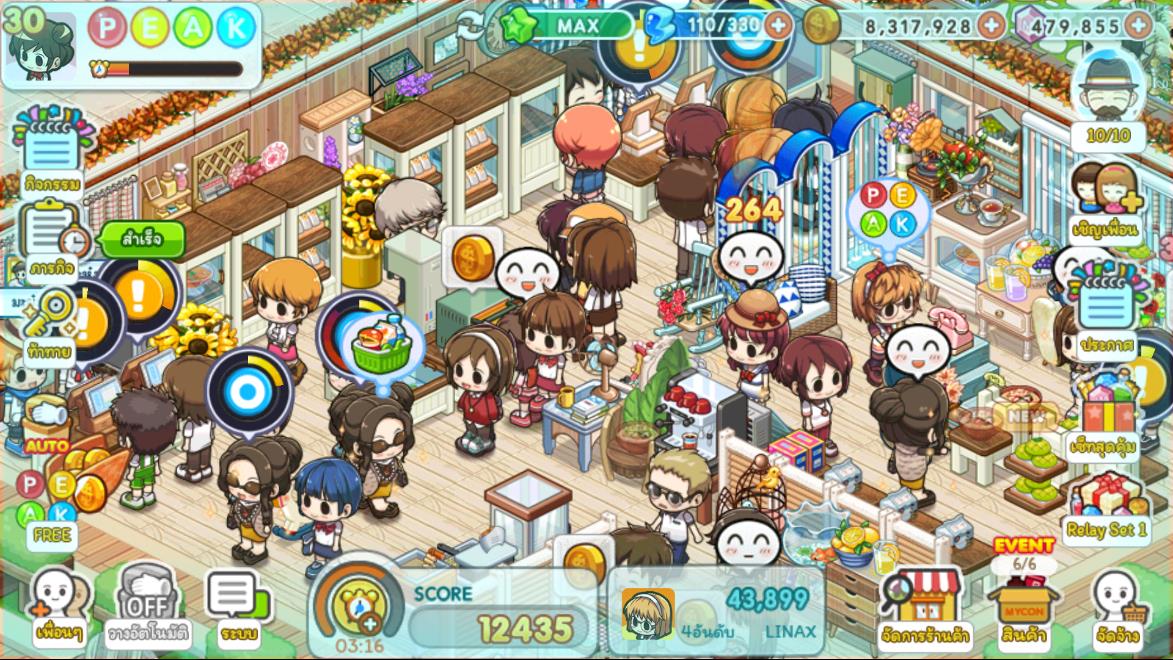The image size is (1173, 660).
Task: Open the สินค้า products box with EVENT badge
Action: coord(1022,600)
